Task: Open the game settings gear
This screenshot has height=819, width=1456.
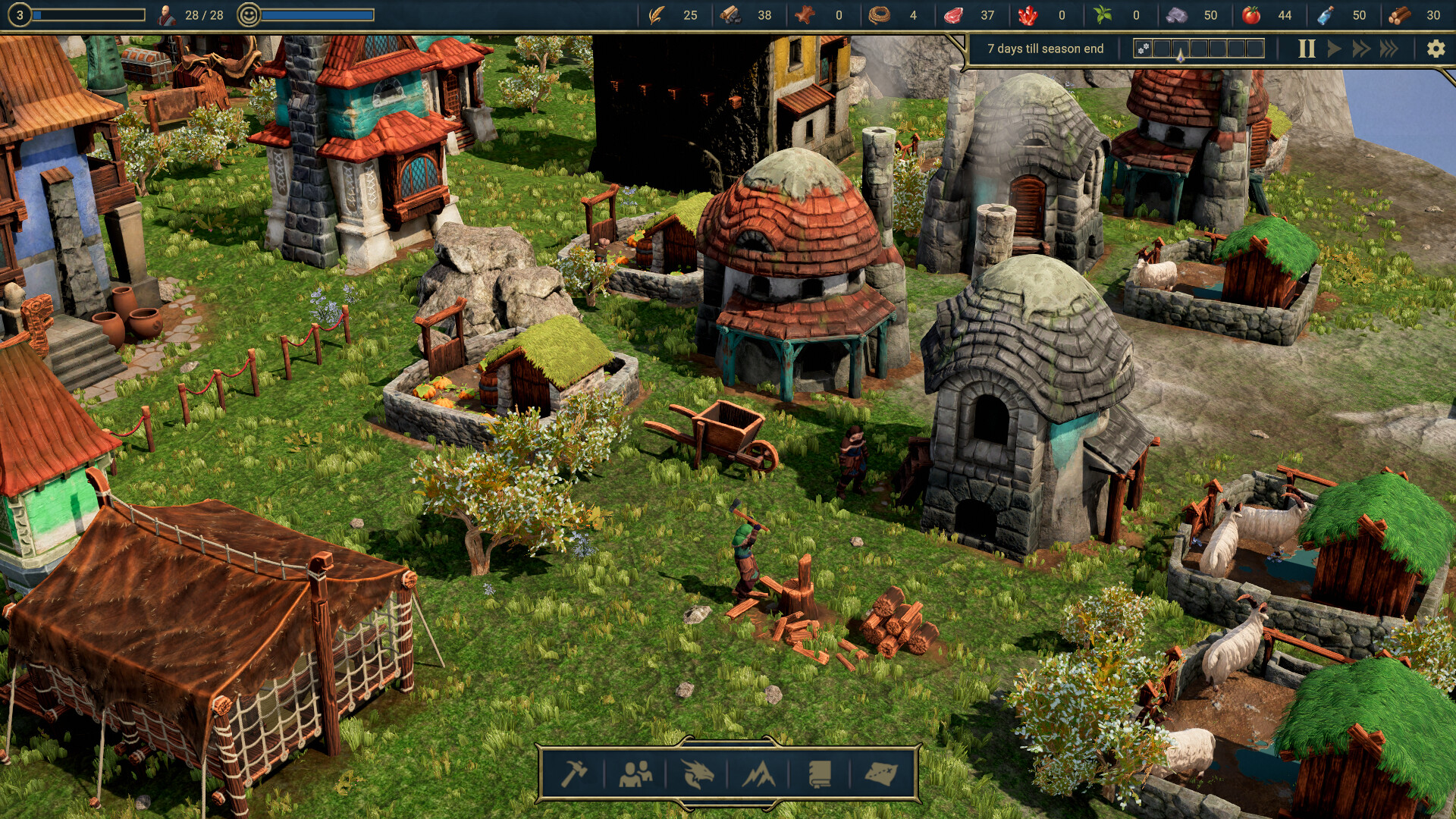Action: [x=1436, y=48]
